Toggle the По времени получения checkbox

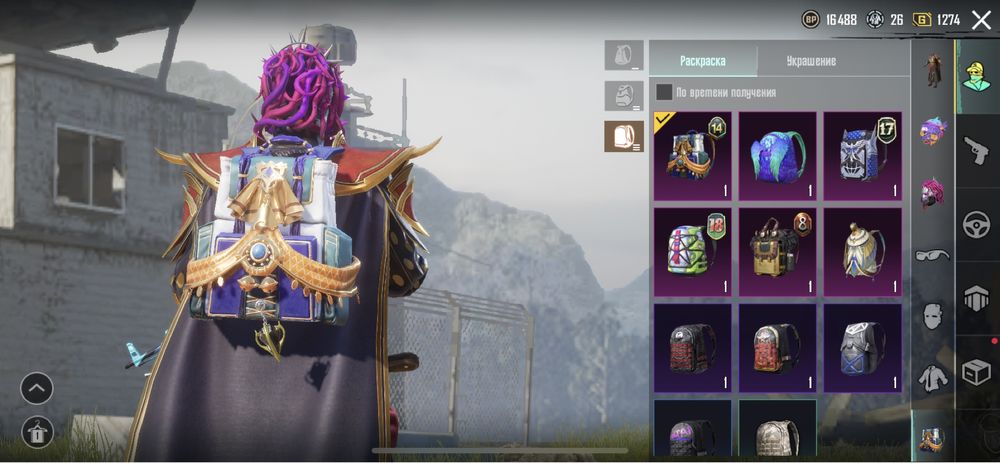coord(664,93)
